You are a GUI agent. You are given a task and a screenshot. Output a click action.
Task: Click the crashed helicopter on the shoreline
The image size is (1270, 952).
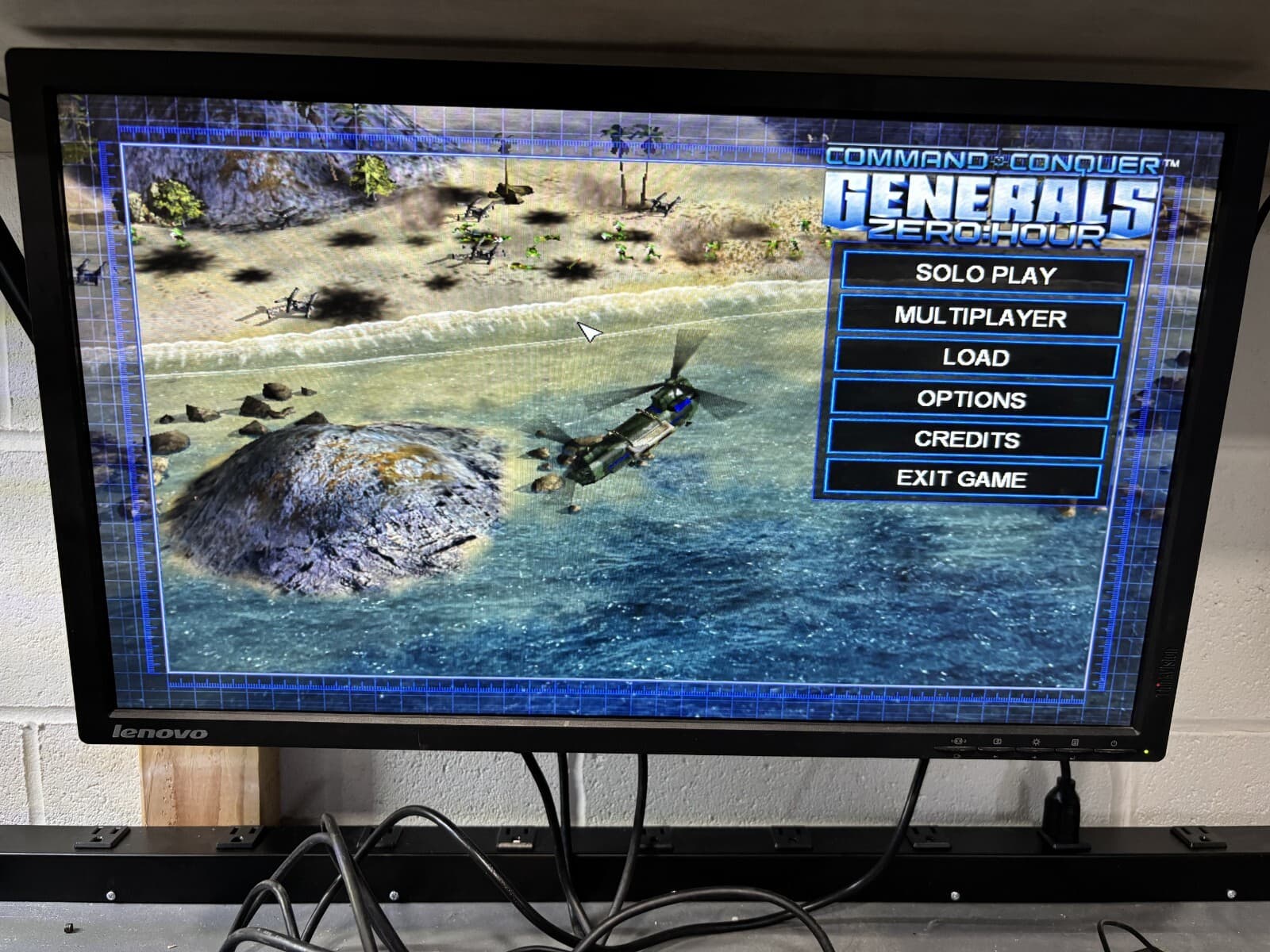298,304
